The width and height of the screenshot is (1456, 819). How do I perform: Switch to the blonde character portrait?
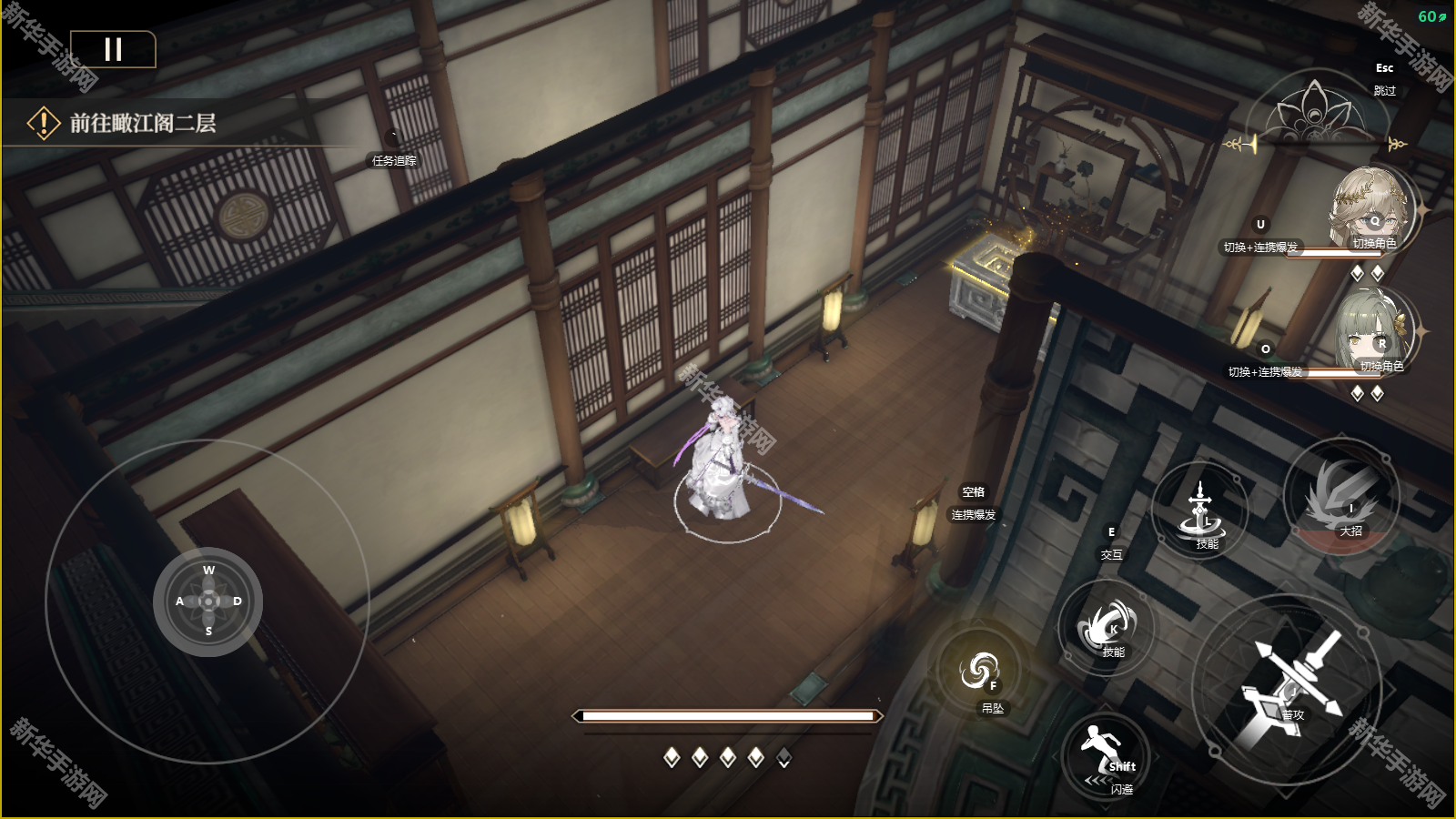(1370, 209)
